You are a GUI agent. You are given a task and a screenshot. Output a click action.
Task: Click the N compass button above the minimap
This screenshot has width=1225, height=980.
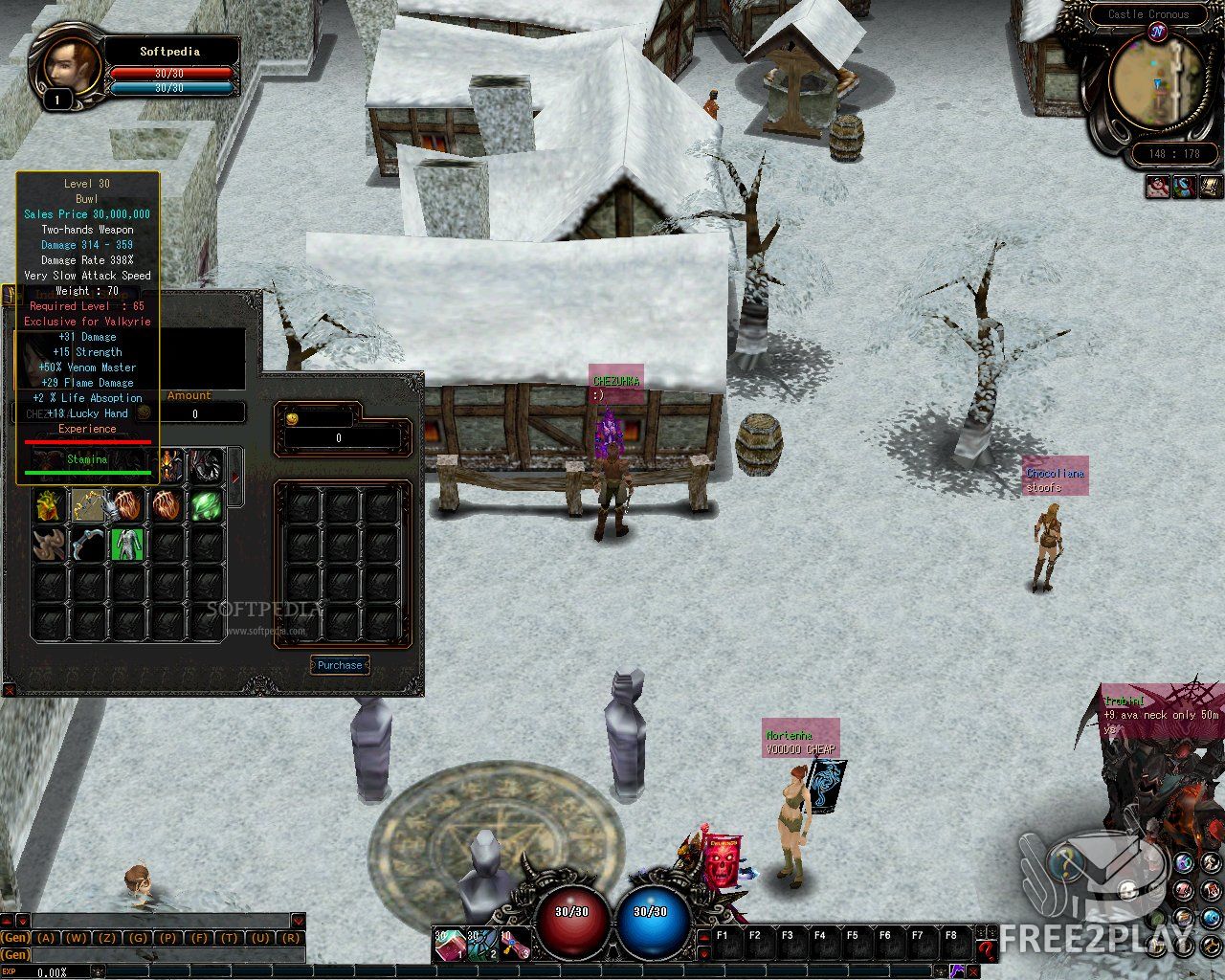click(1157, 33)
